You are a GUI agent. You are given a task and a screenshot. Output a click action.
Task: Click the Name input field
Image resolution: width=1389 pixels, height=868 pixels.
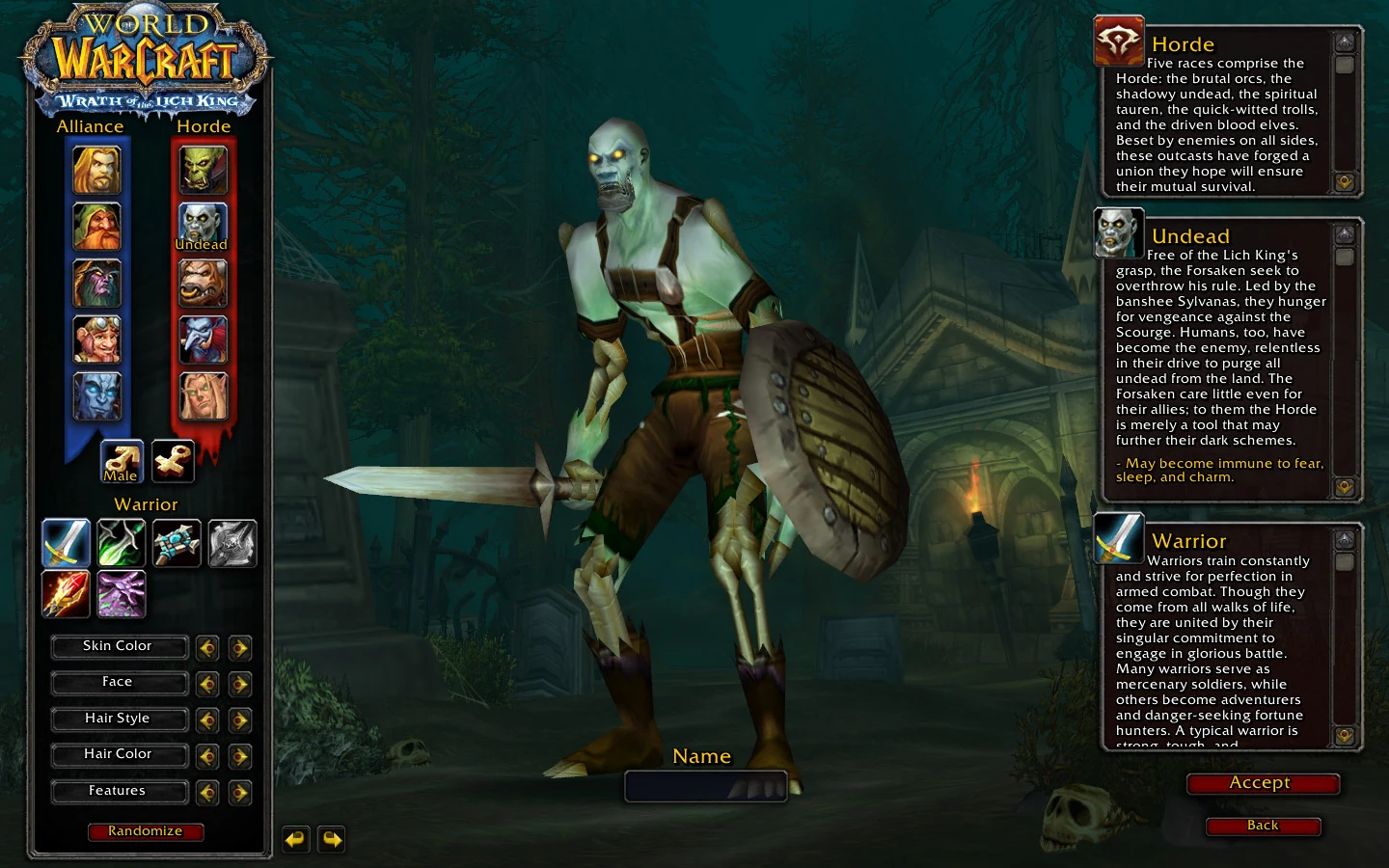(x=705, y=786)
